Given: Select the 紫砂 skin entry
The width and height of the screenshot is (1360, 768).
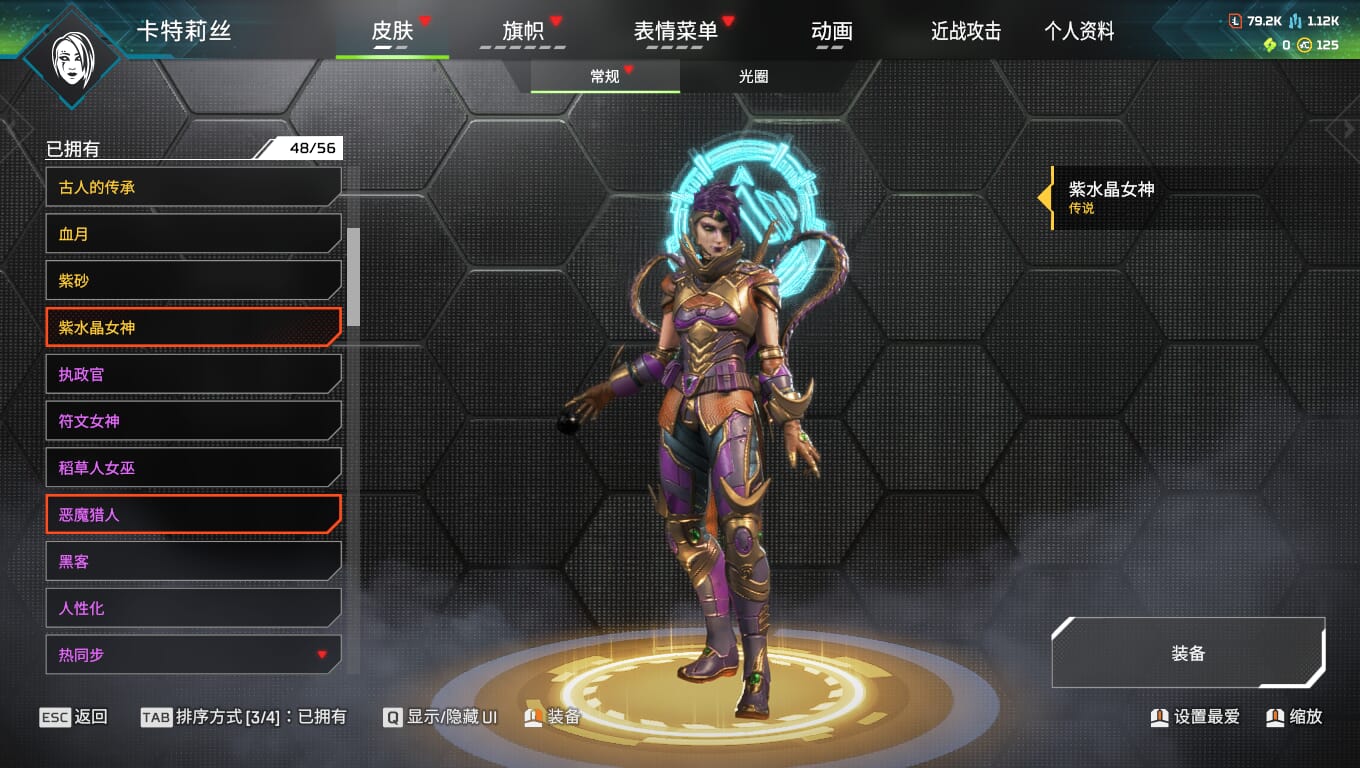Looking at the screenshot, I should [193, 281].
